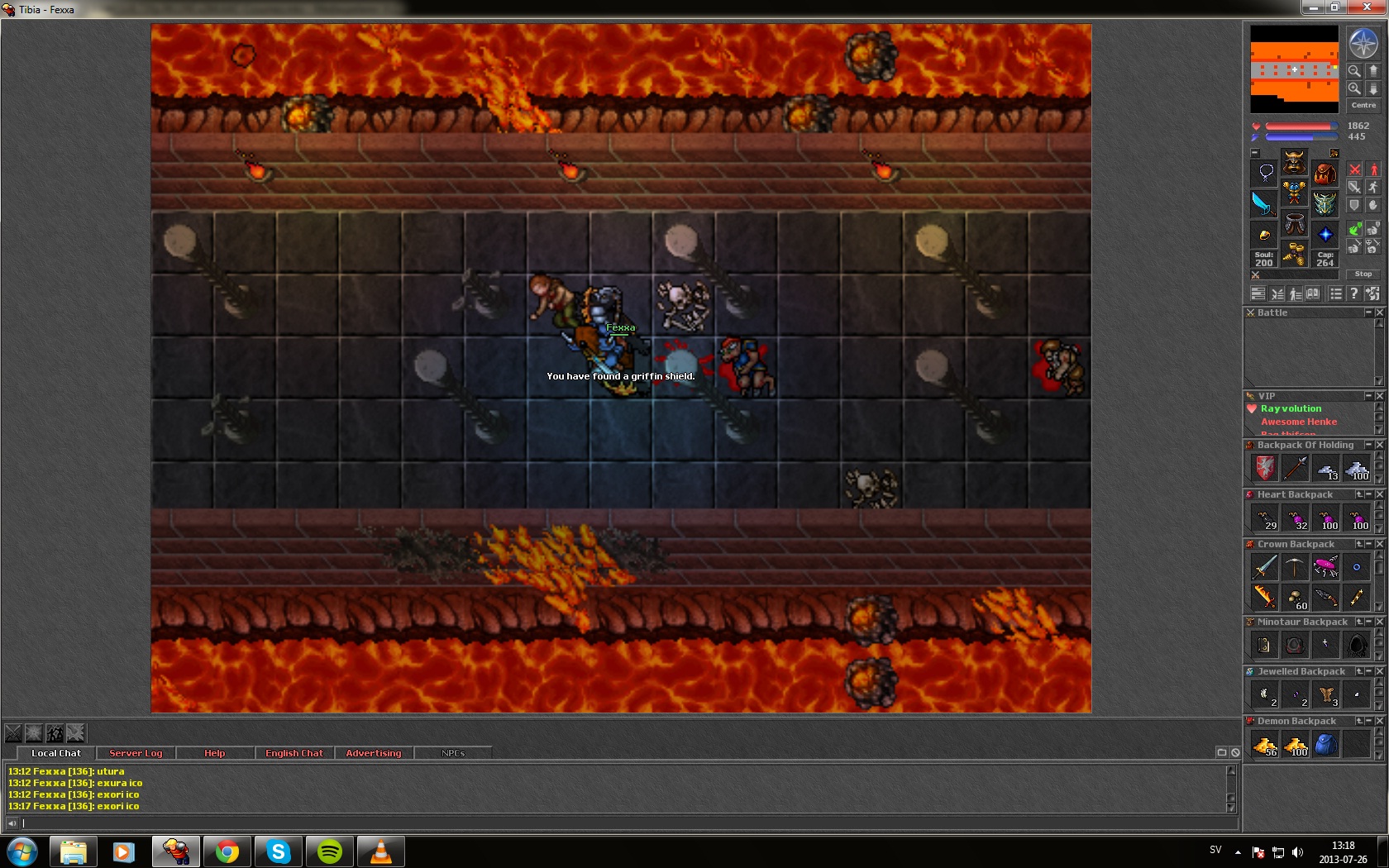Open the Advertising chat tab
Viewport: 1389px width, 868px height.
(x=373, y=753)
